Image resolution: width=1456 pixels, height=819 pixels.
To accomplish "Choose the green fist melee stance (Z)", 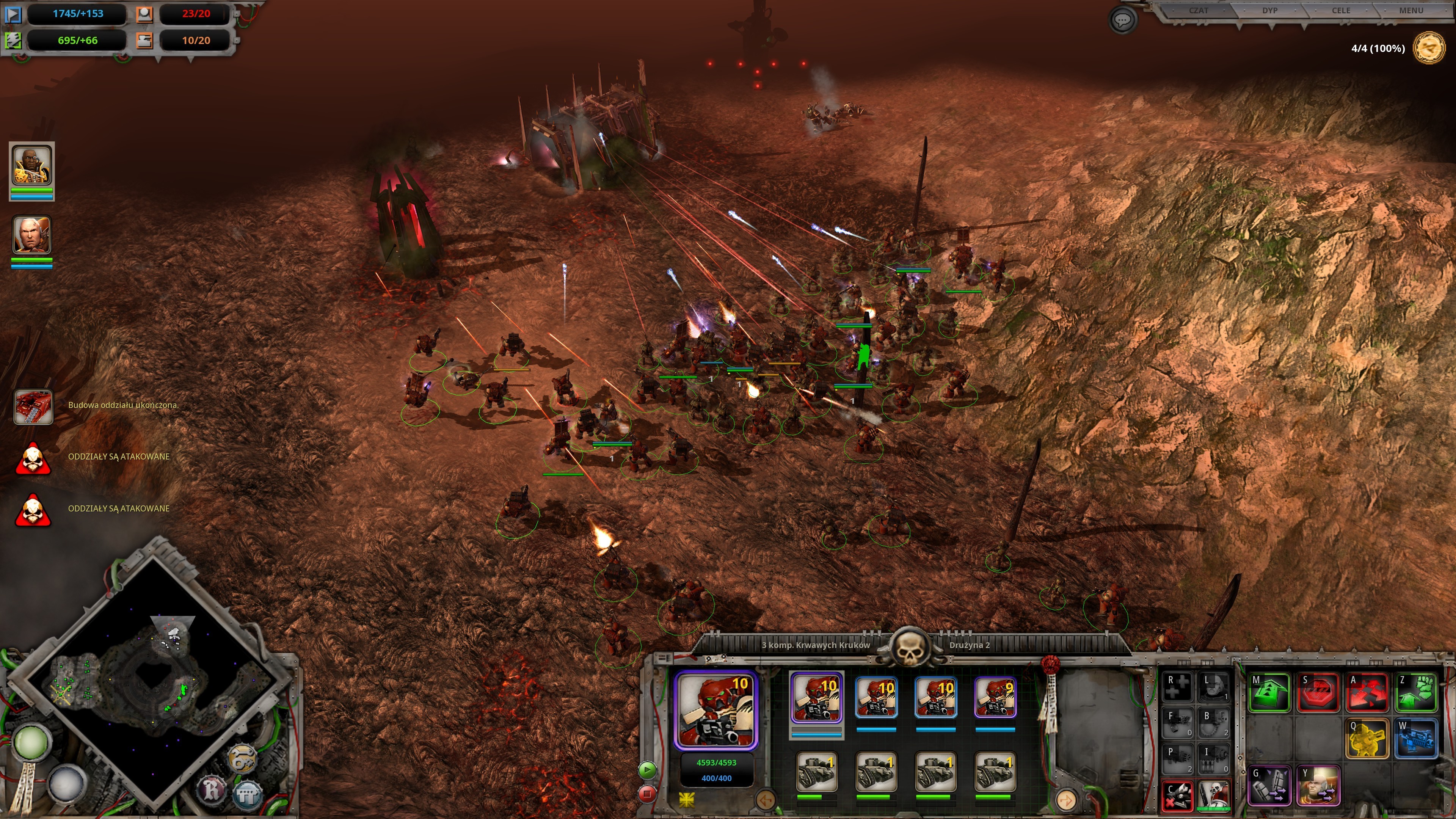I will pos(1416,692).
